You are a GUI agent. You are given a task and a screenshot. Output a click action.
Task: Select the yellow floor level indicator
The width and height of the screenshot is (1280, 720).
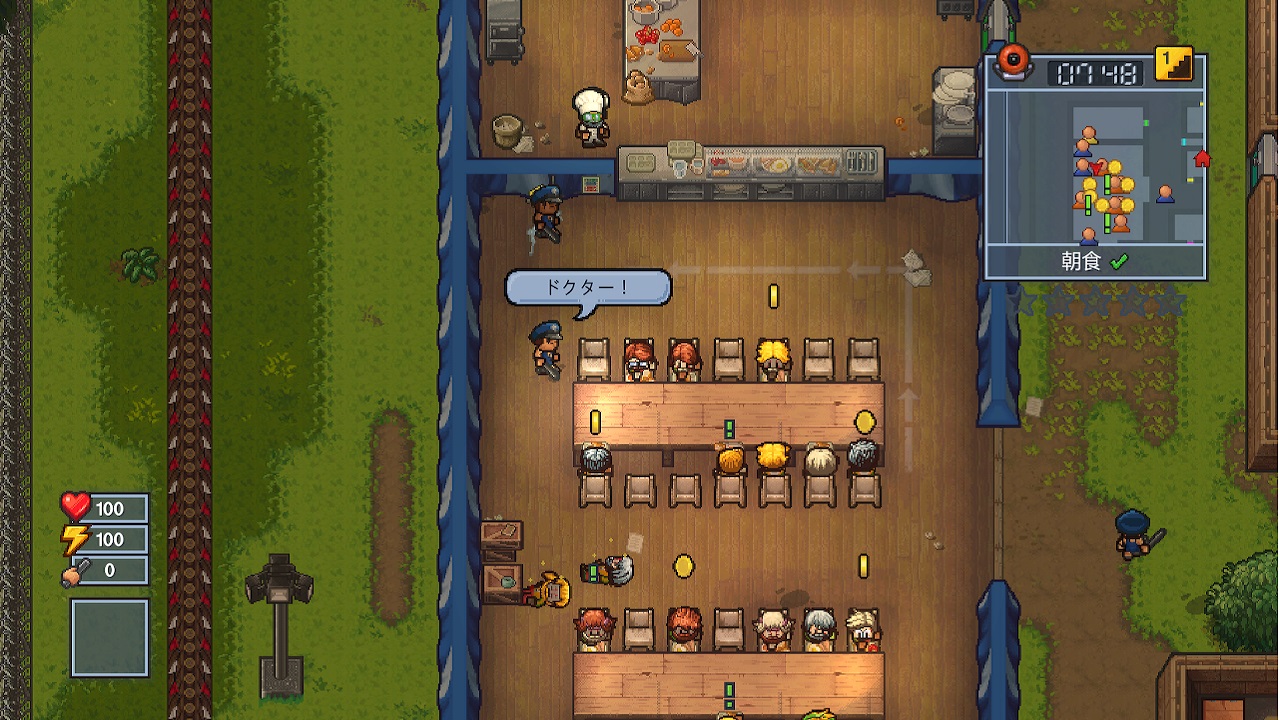(x=1174, y=64)
